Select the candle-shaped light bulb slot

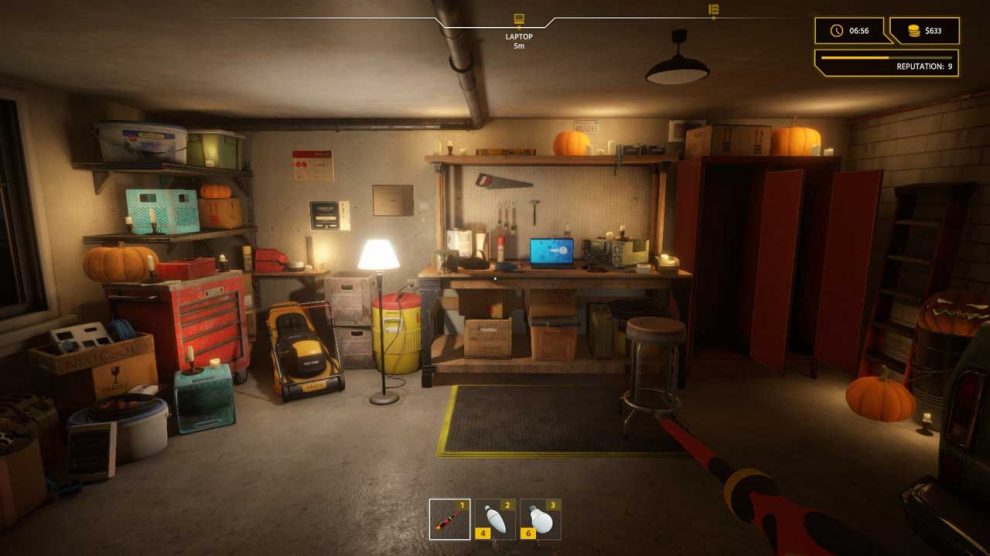tap(494, 519)
